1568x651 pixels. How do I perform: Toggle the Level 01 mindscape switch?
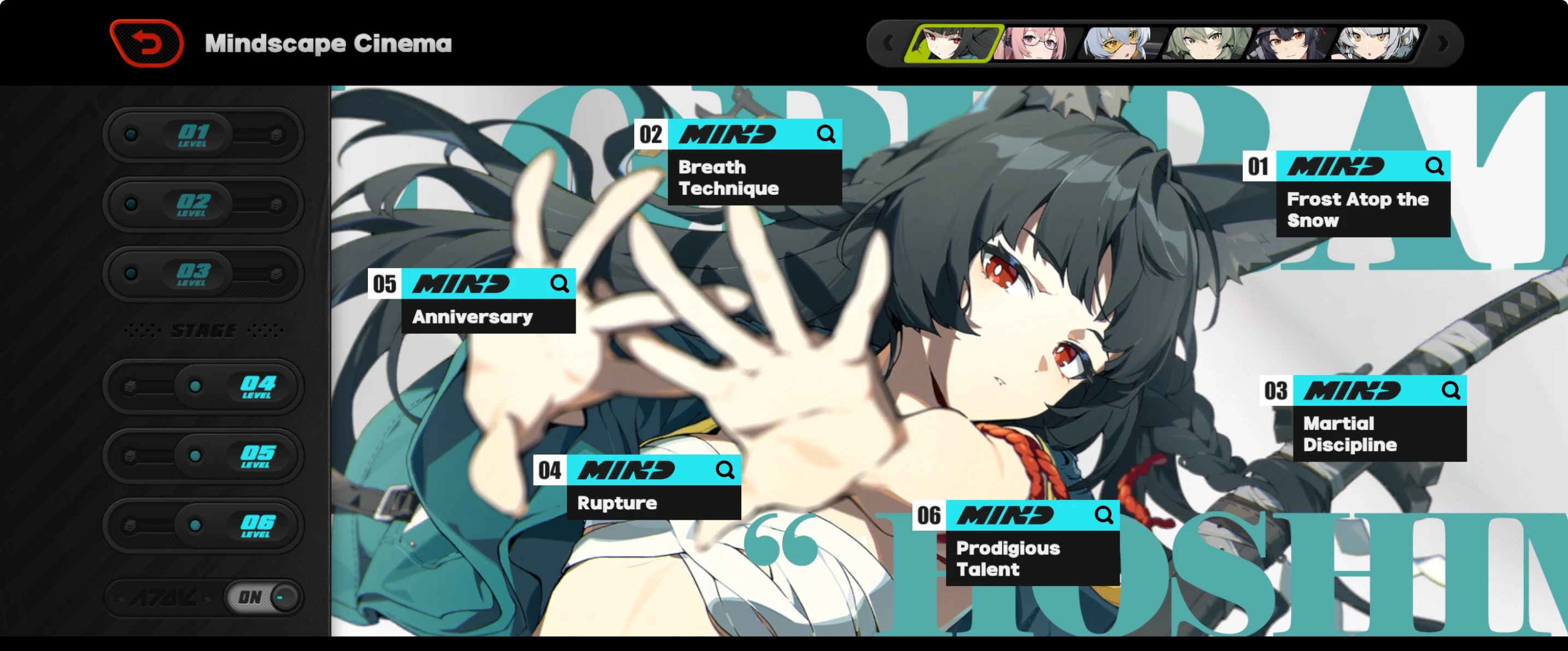point(203,135)
